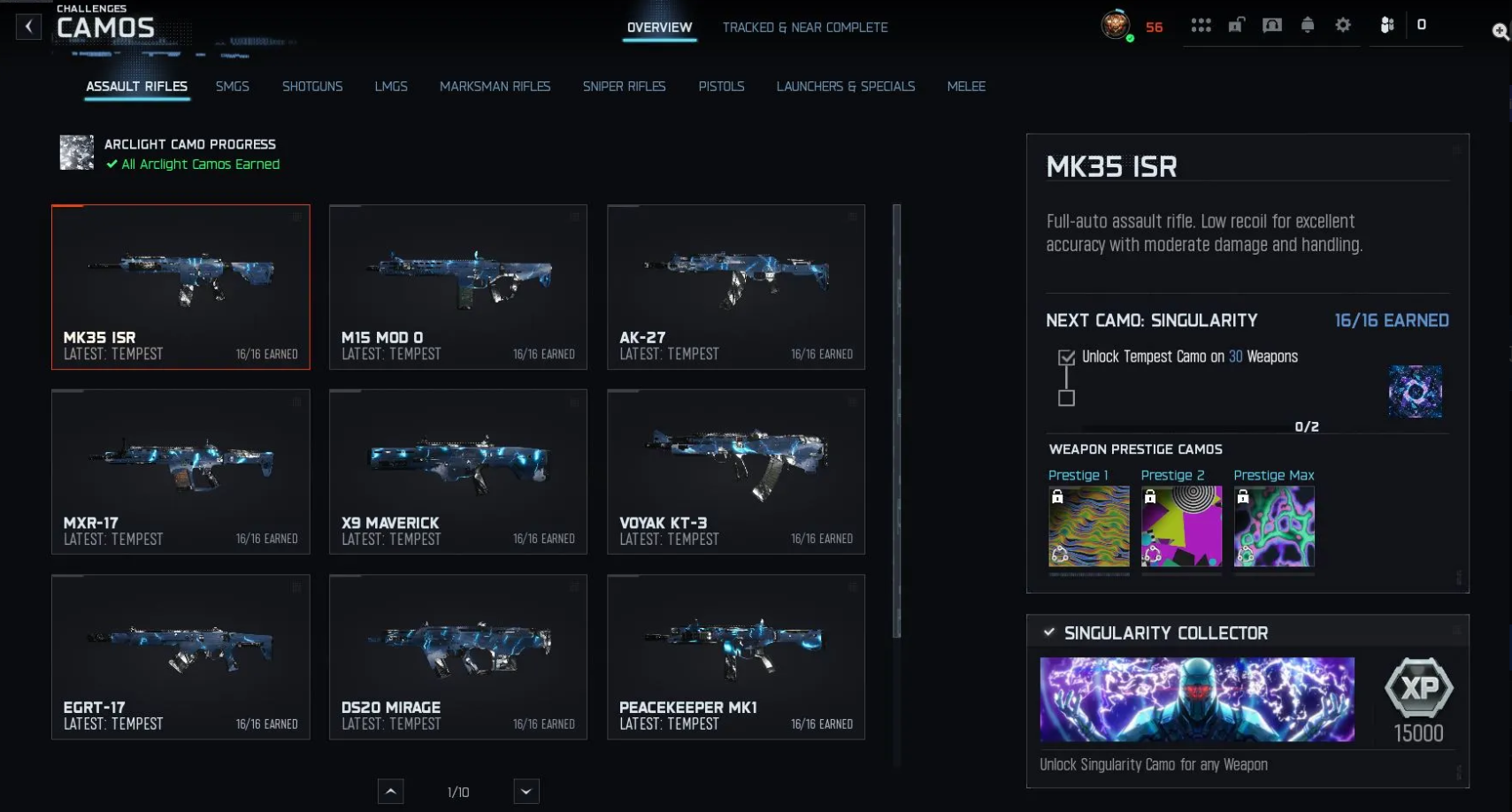The image size is (1512, 812).
Task: Open the next camo page with the down chevron
Action: (x=525, y=791)
